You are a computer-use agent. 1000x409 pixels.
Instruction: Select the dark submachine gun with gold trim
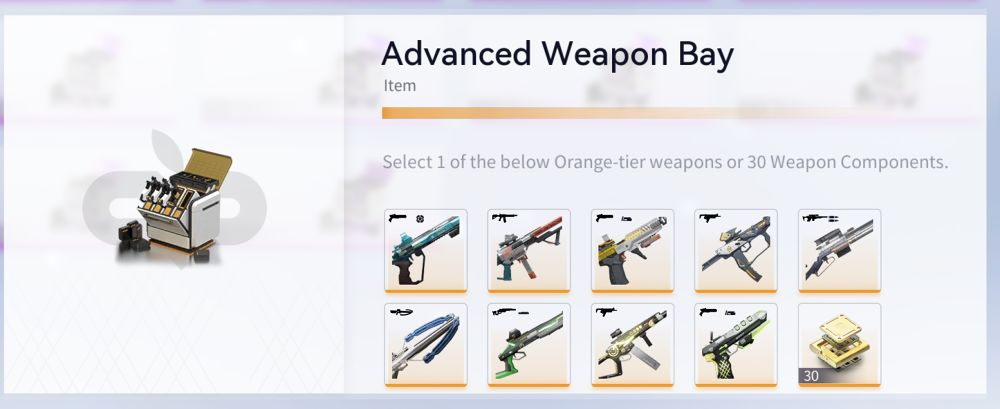[736, 251]
